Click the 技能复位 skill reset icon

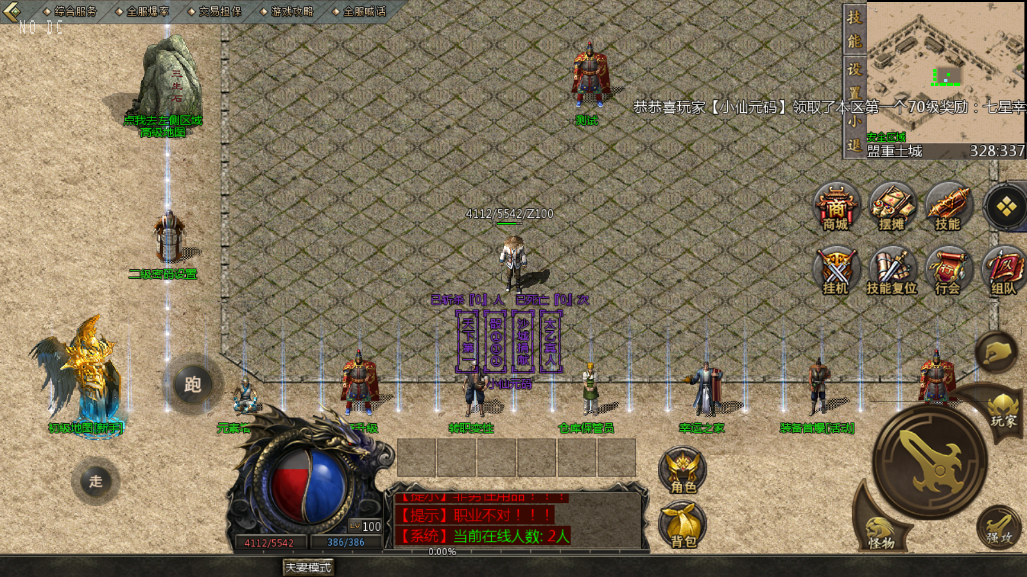[x=891, y=268]
